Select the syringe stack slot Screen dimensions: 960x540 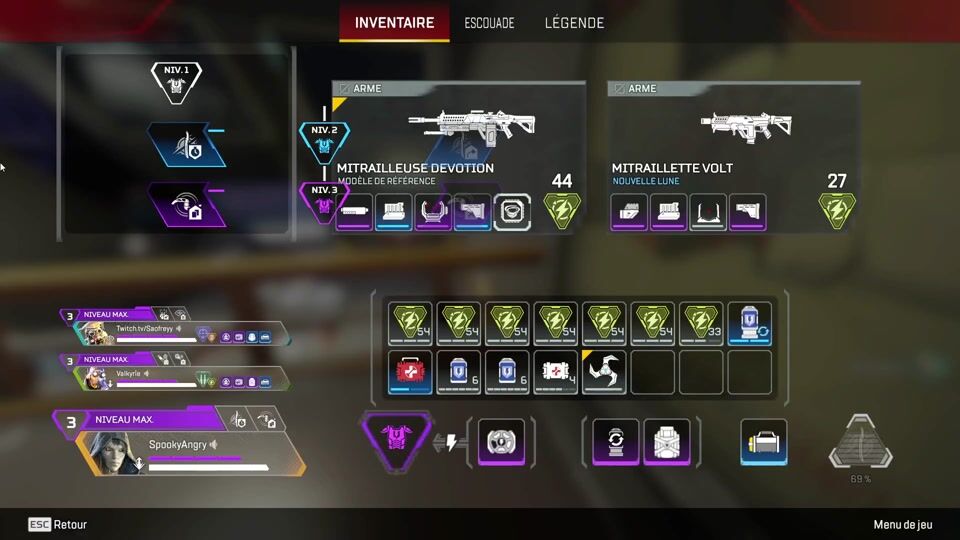(x=555, y=371)
